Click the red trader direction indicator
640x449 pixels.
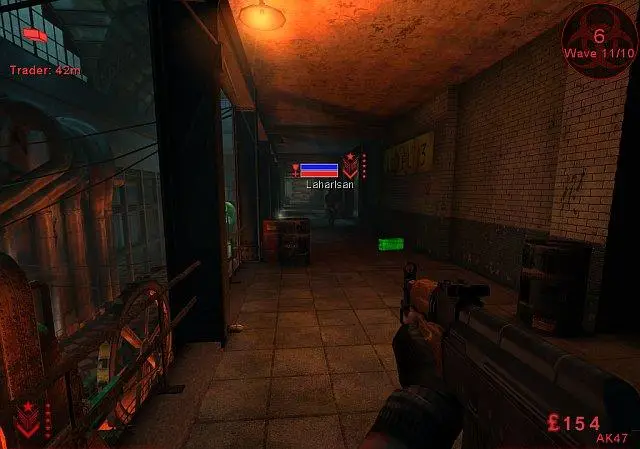coord(35,35)
